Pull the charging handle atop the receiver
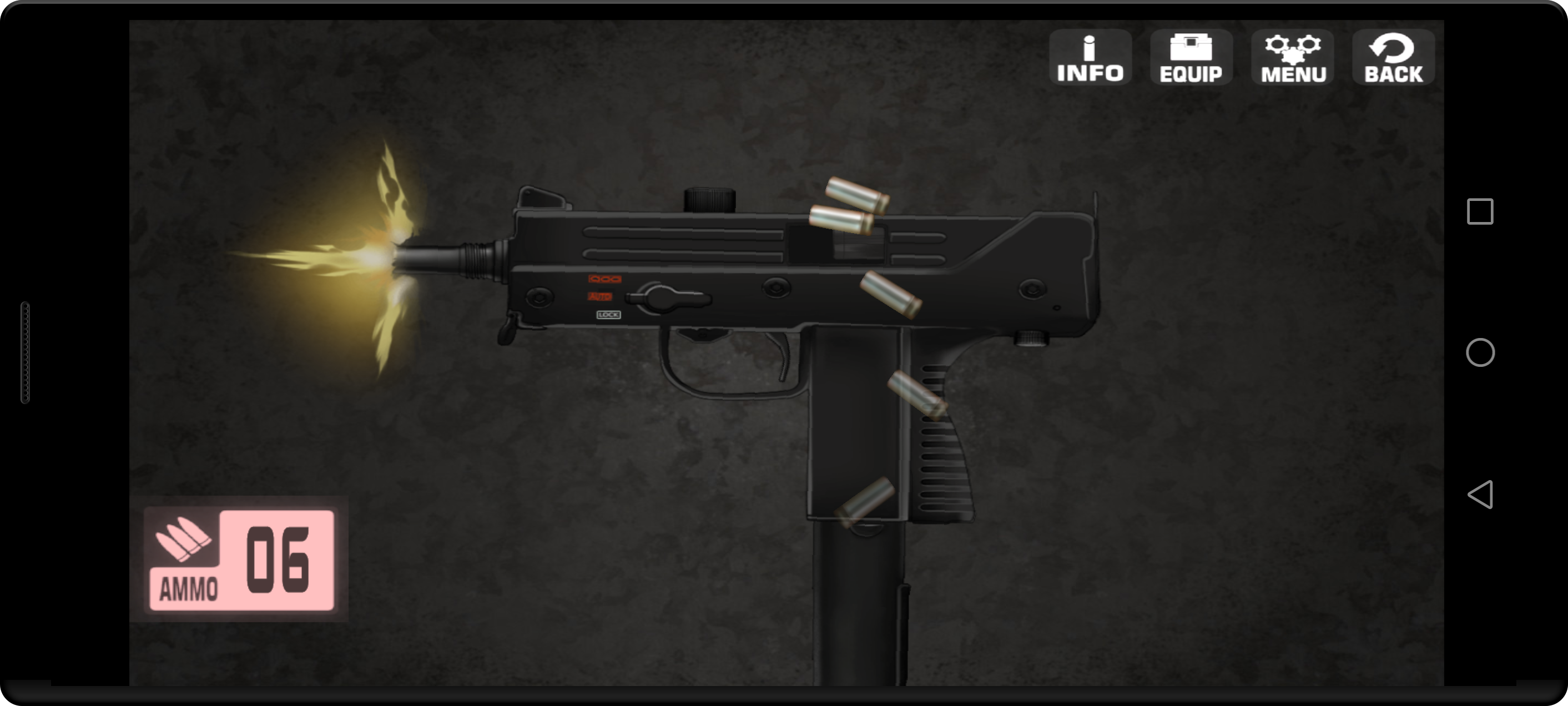This screenshot has height=706, width=1568. [711, 201]
